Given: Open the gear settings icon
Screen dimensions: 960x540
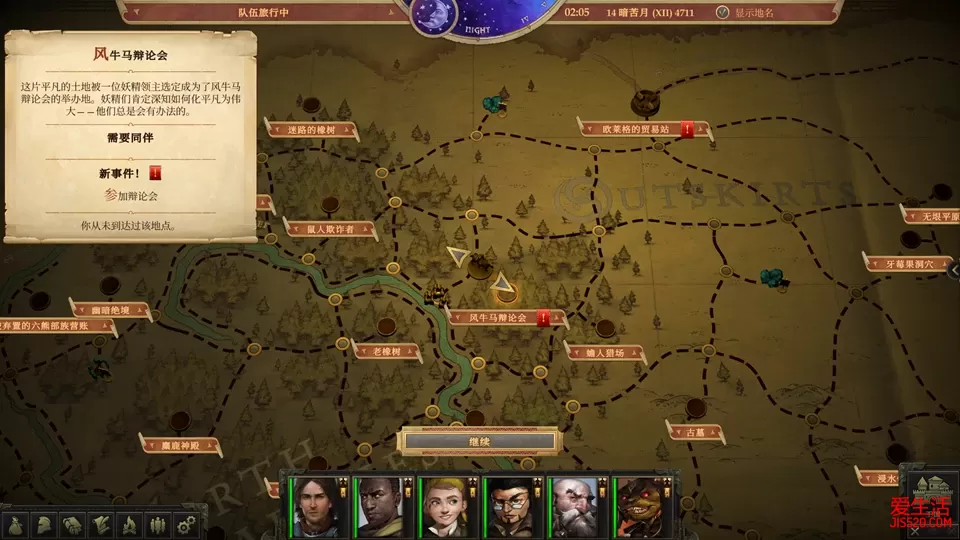Looking at the screenshot, I should tap(184, 523).
